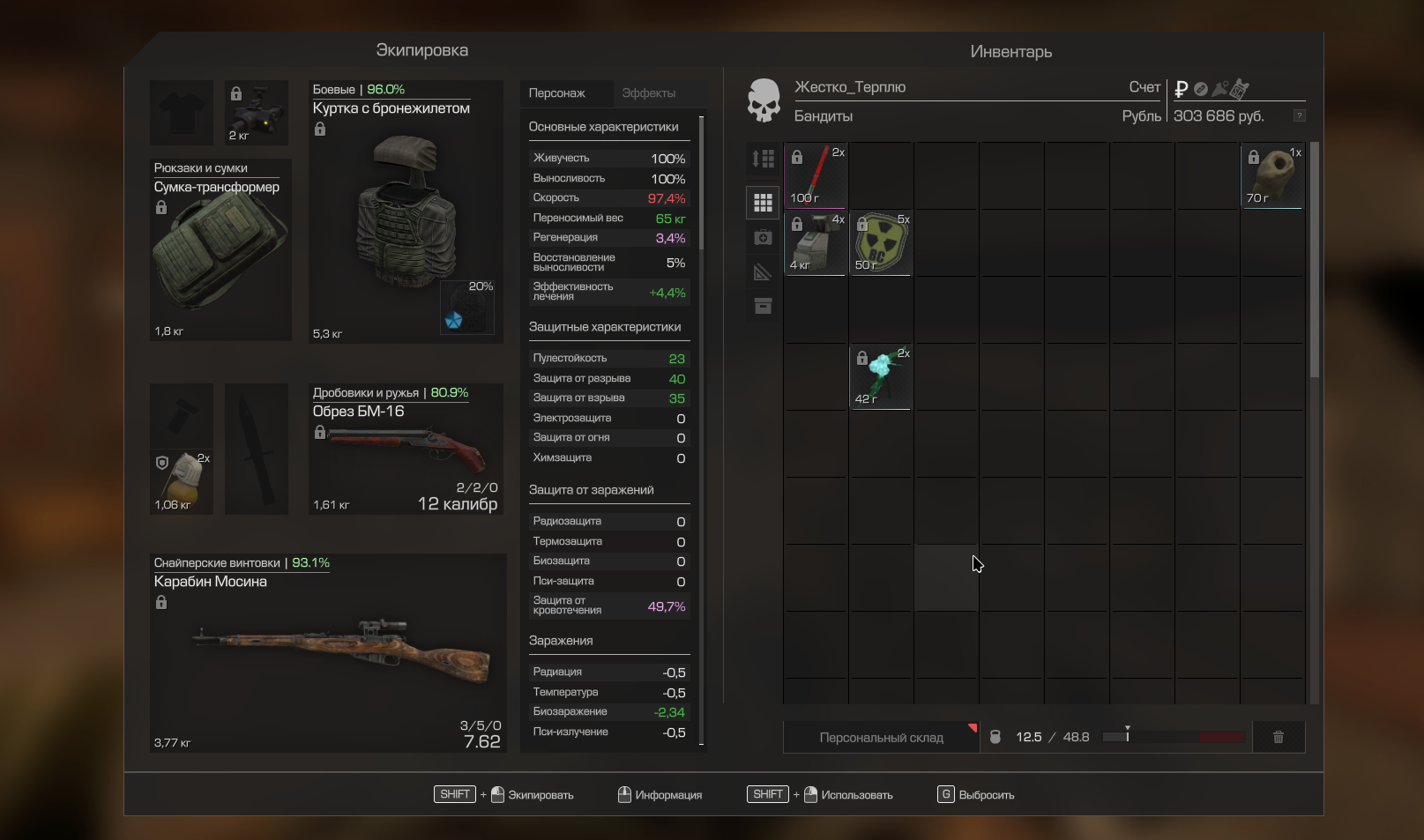Screen dimensions: 1424x840
Task: Choose the Обрез БМ-16 shotgun slot
Action: pos(406,449)
